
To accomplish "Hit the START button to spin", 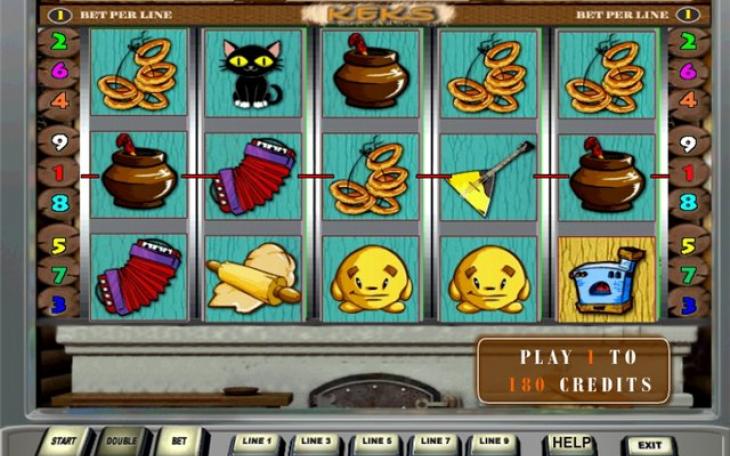I will click(x=64, y=442).
